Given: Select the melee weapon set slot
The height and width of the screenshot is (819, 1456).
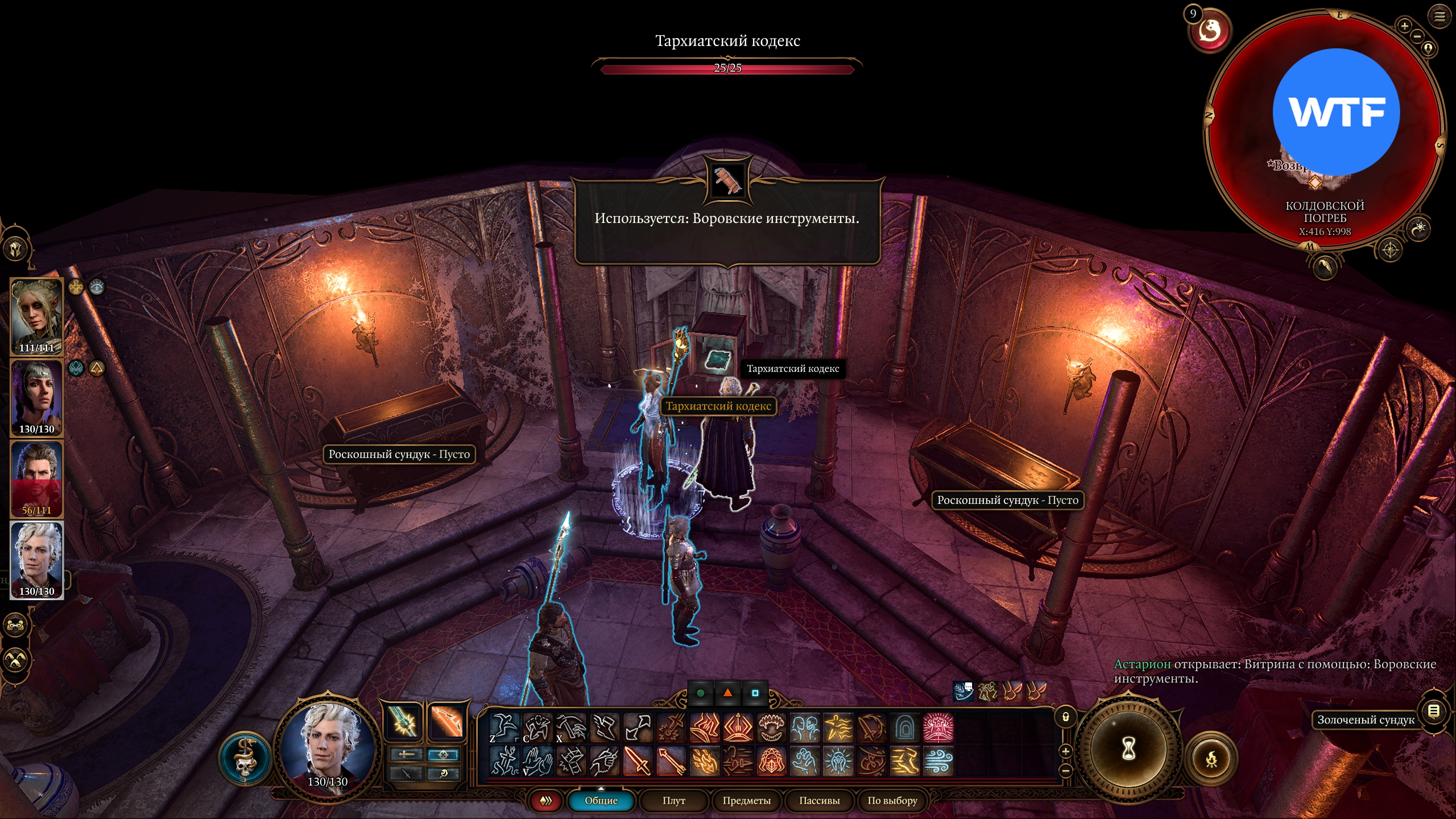Looking at the screenshot, I should [x=404, y=722].
